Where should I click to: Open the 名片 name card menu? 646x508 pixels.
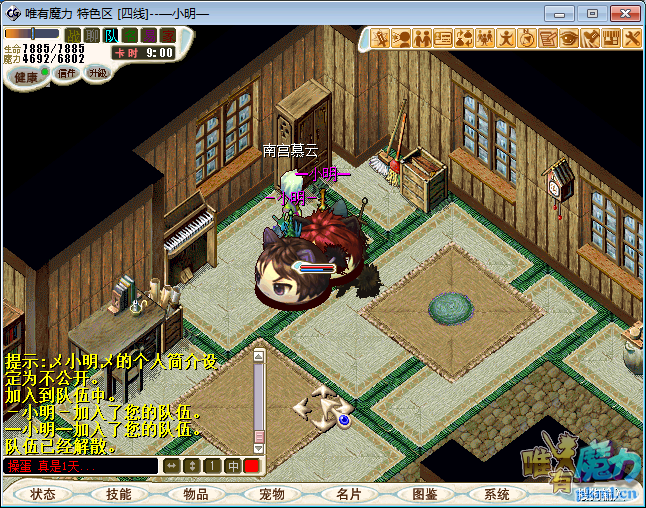(x=347, y=494)
